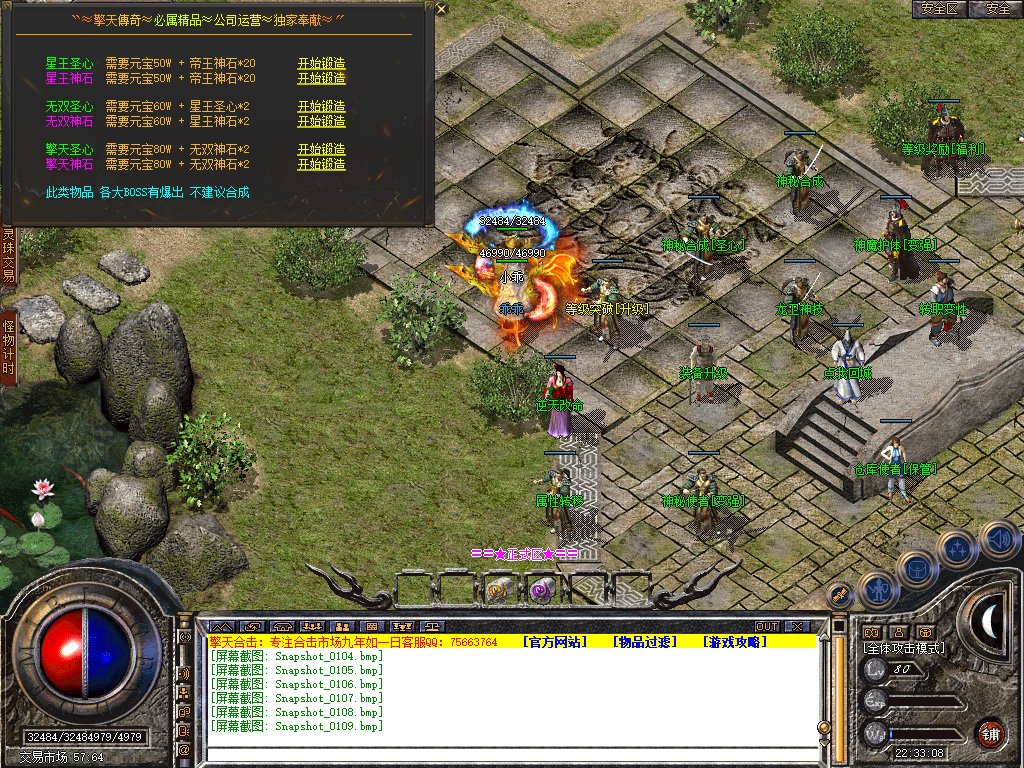Close the forging dialog panel

(442, 9)
